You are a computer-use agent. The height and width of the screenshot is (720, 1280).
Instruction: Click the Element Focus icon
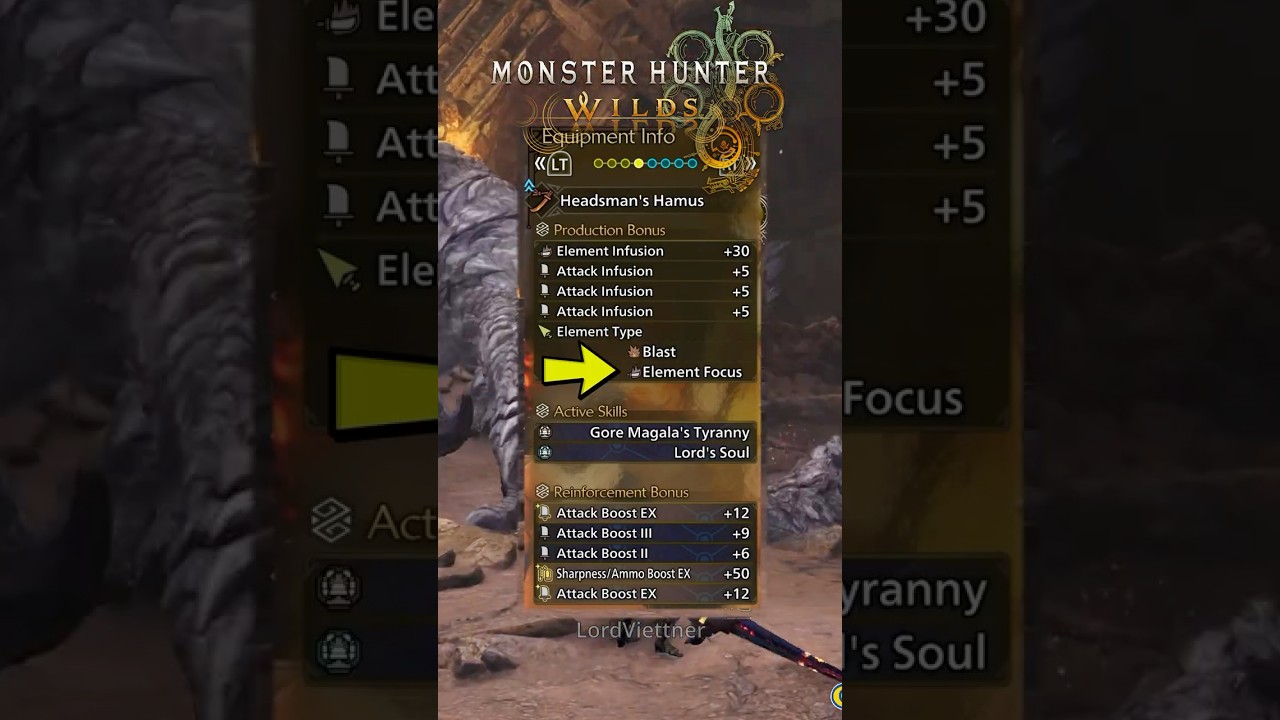click(635, 373)
